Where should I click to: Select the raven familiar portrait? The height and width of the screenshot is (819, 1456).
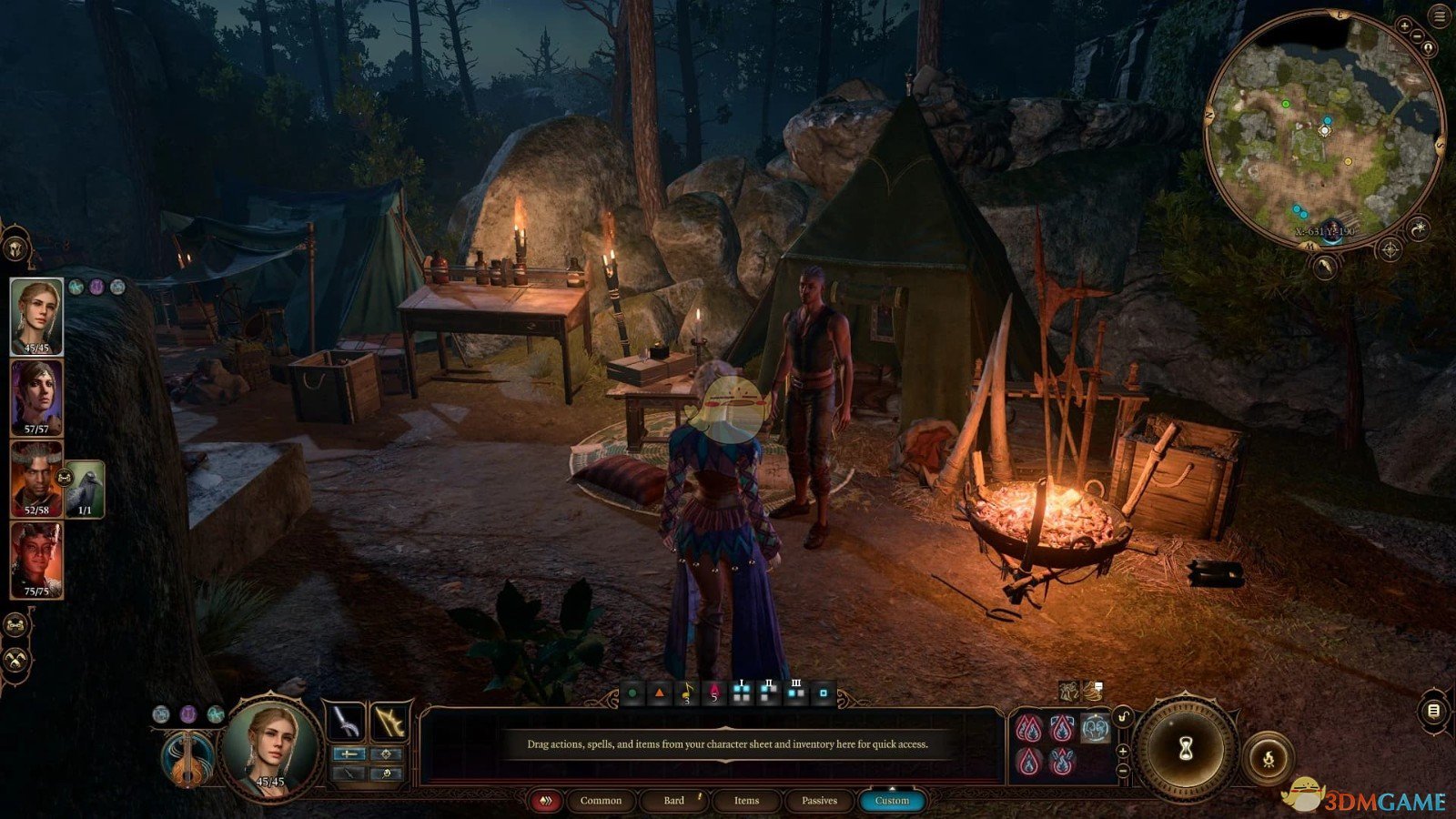pyautogui.click(x=85, y=489)
